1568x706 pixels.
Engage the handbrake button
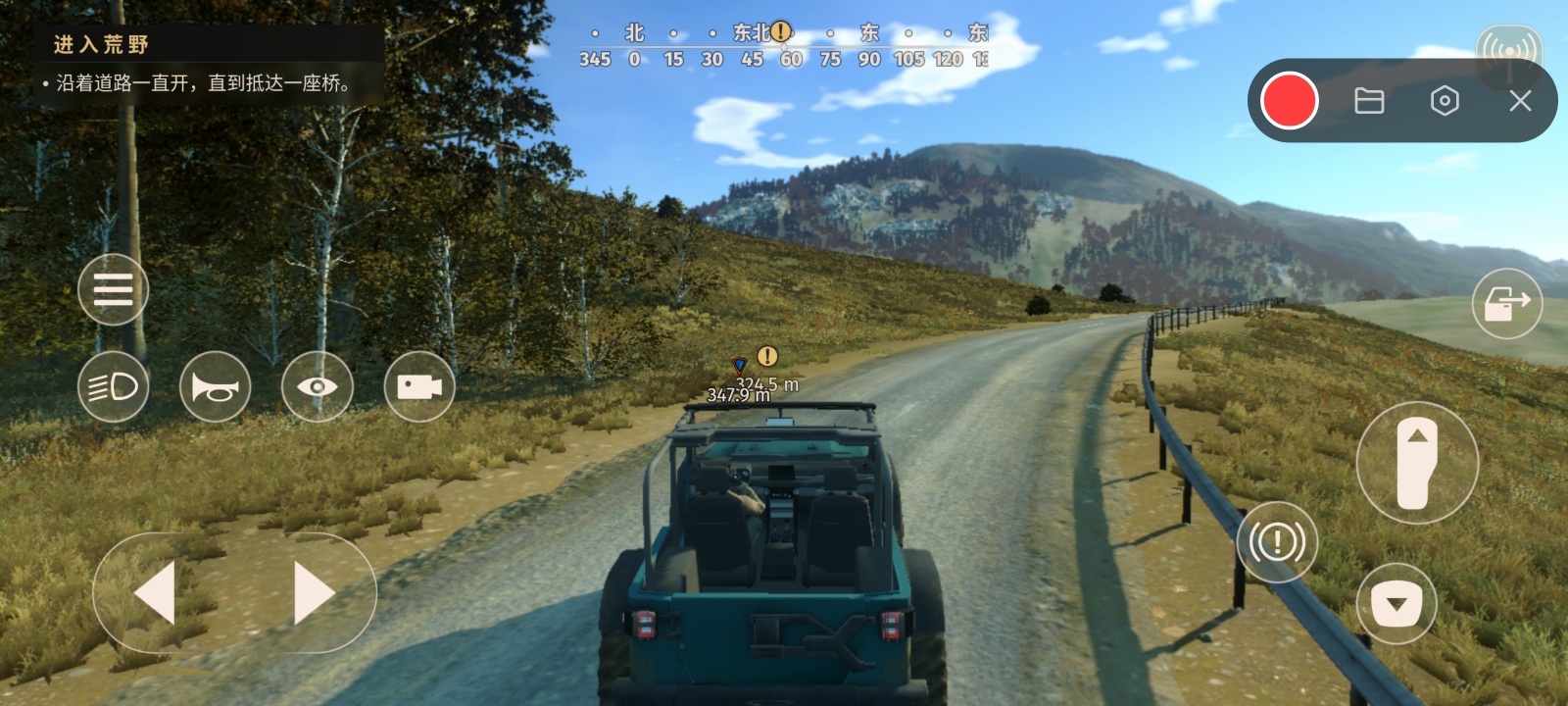click(x=1277, y=541)
